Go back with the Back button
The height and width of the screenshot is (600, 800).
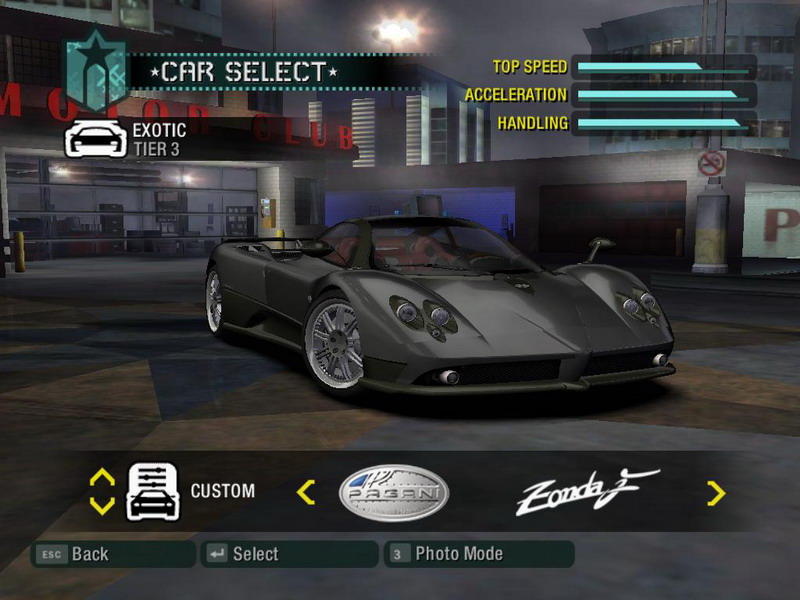coord(111,554)
